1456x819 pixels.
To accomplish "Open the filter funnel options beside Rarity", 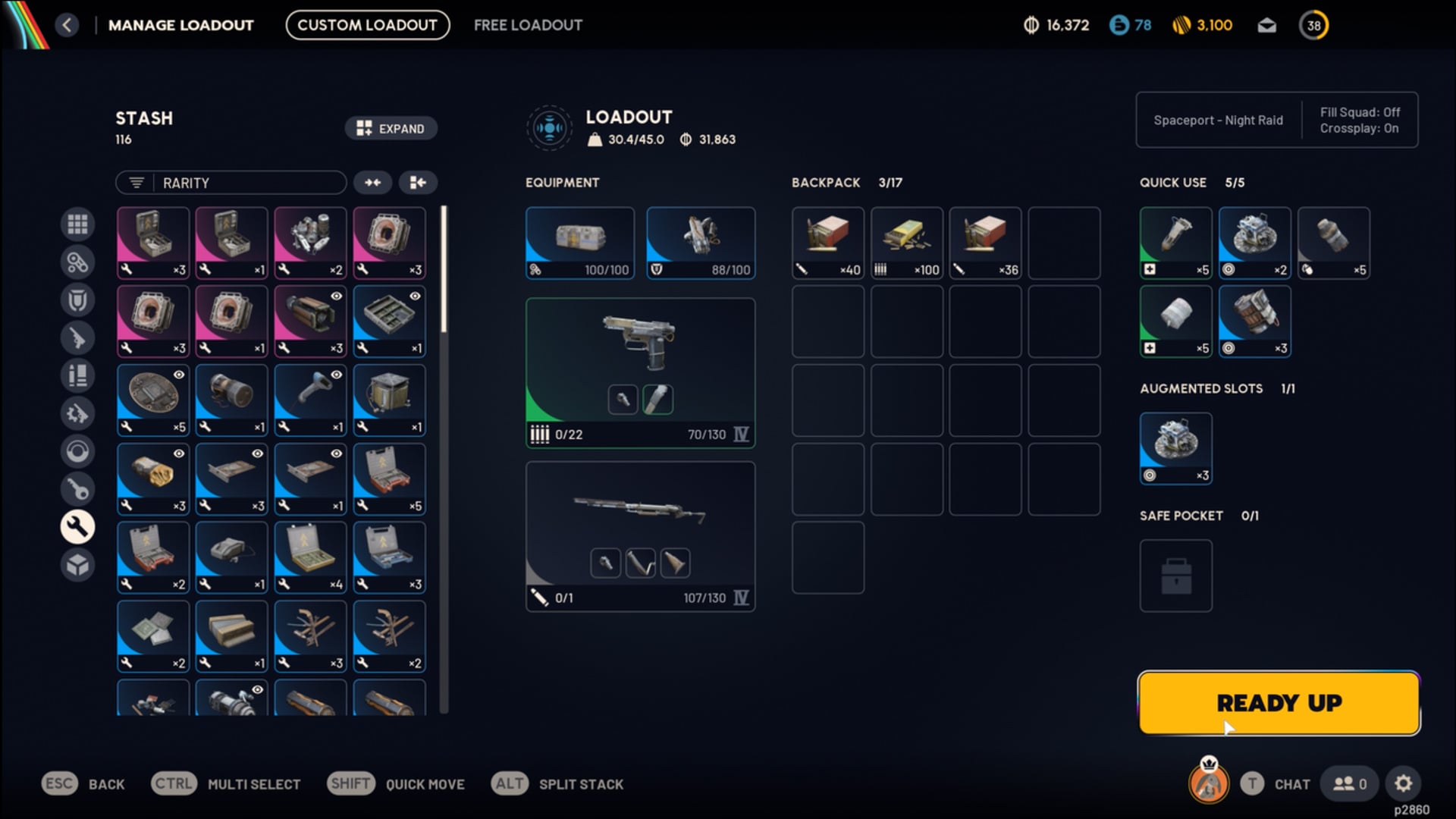I will point(136,182).
